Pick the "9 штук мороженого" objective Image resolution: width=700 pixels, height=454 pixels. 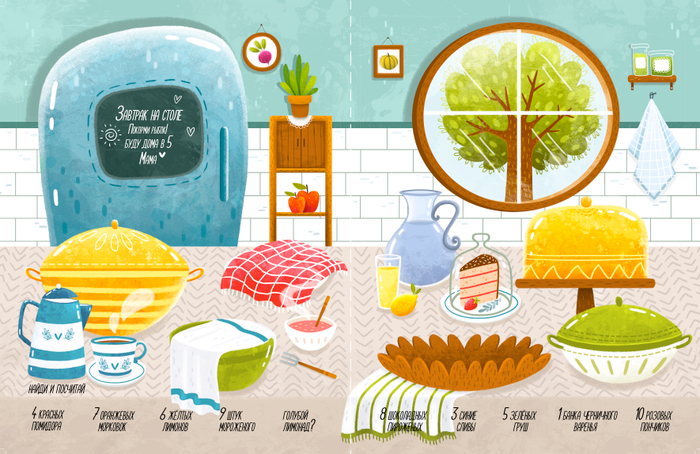coord(239,420)
